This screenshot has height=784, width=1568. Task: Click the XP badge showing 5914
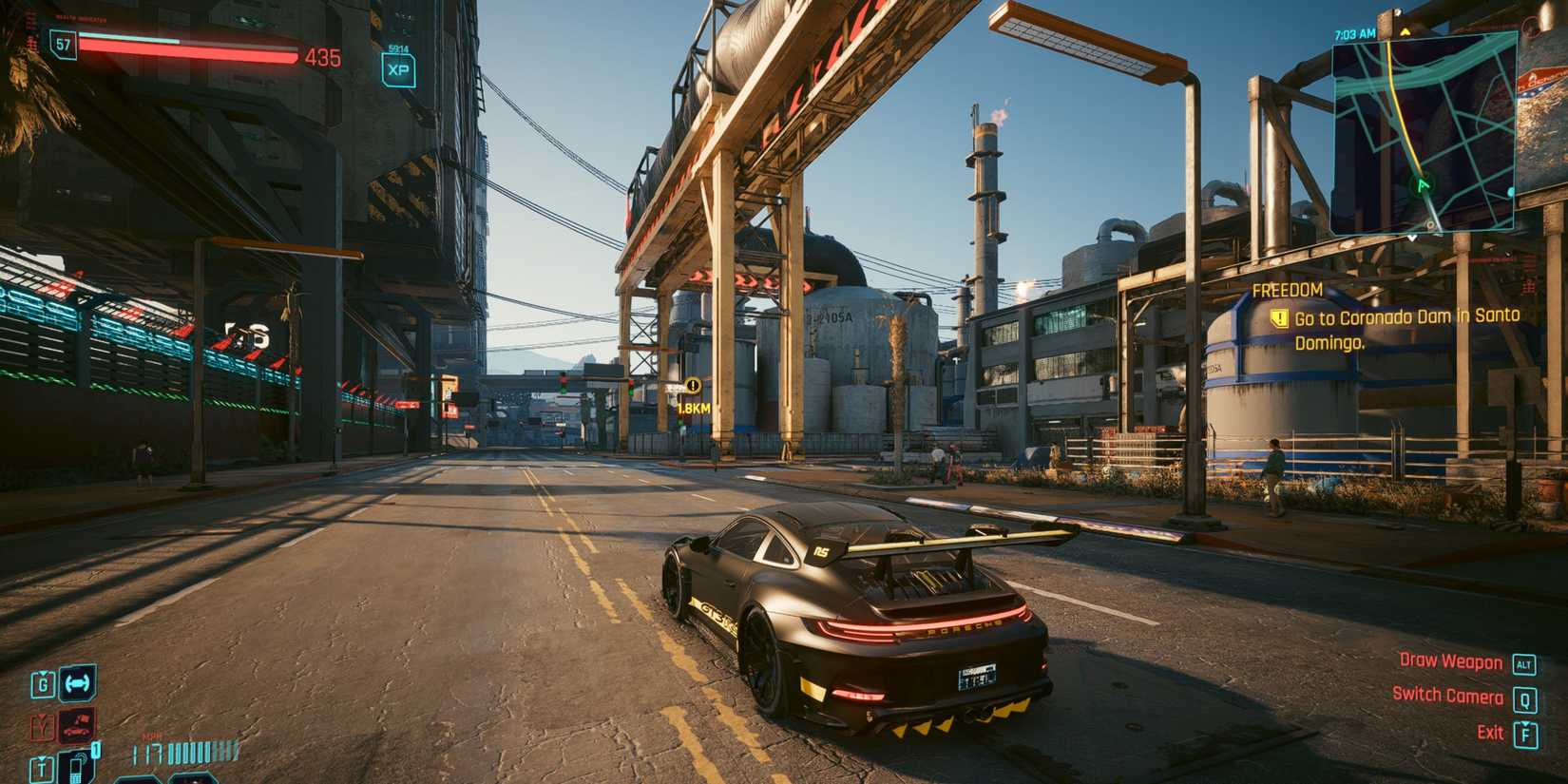pyautogui.click(x=398, y=67)
